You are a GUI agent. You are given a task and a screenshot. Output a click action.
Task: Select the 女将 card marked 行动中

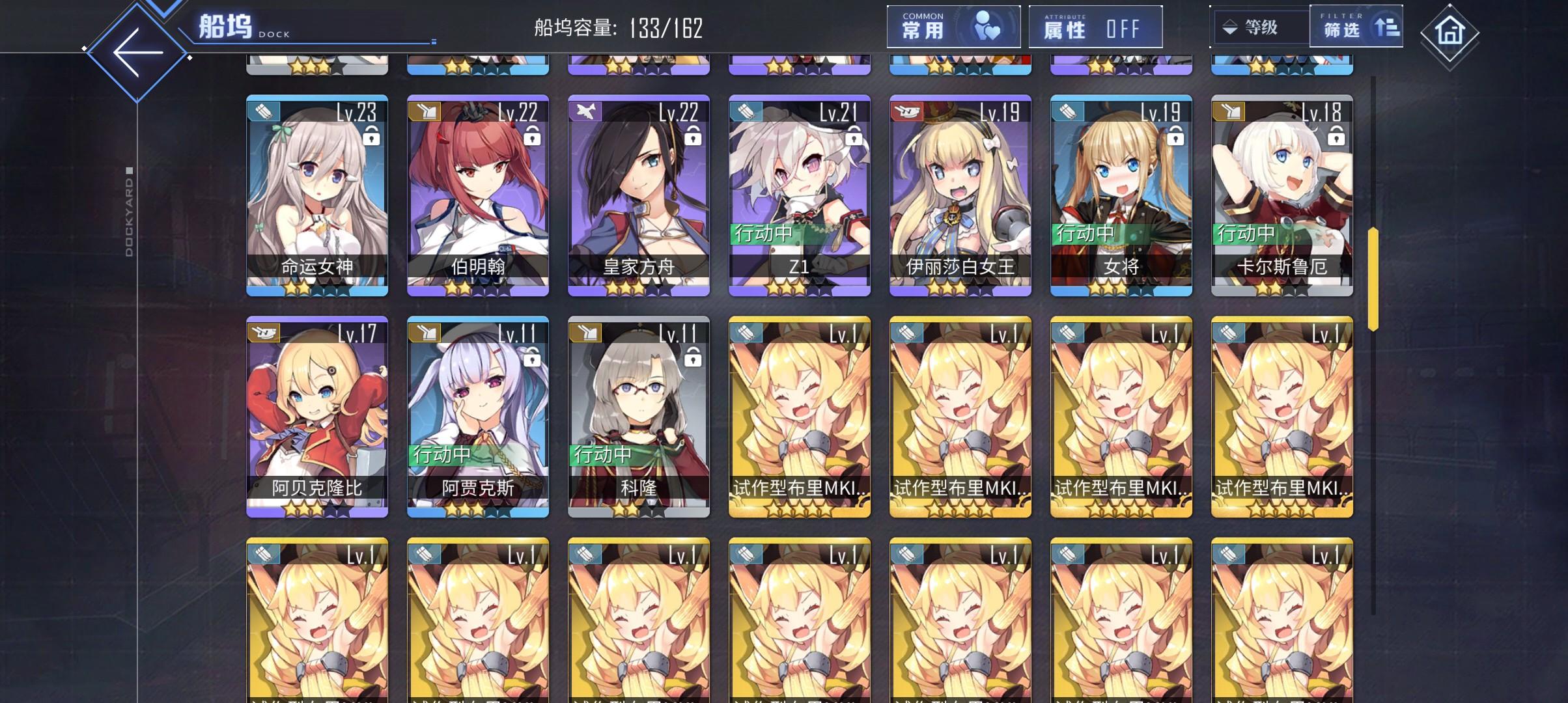click(x=1120, y=195)
